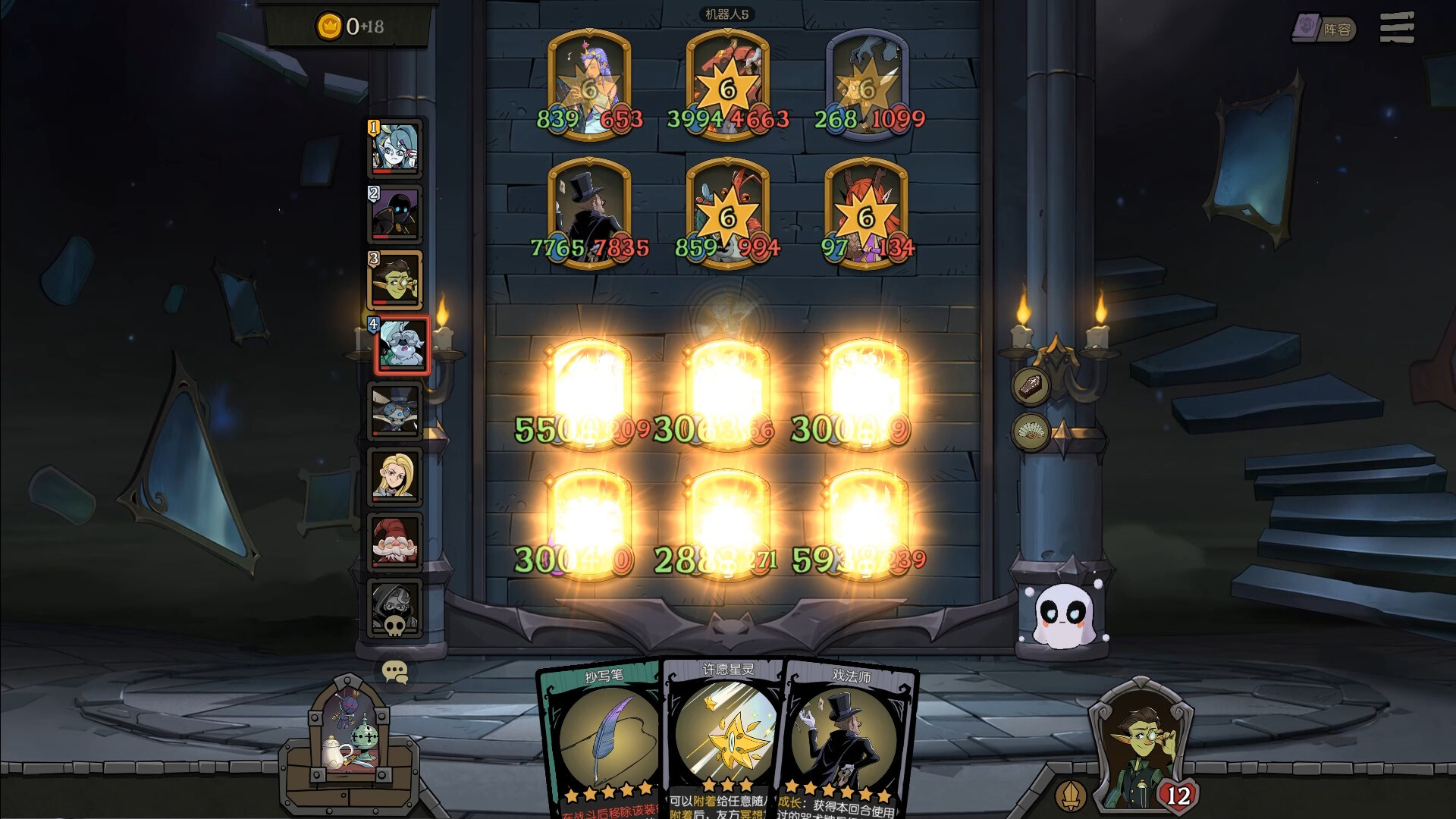
Task: Select enemy minion with 3994/4663 stats
Action: pyautogui.click(x=727, y=85)
